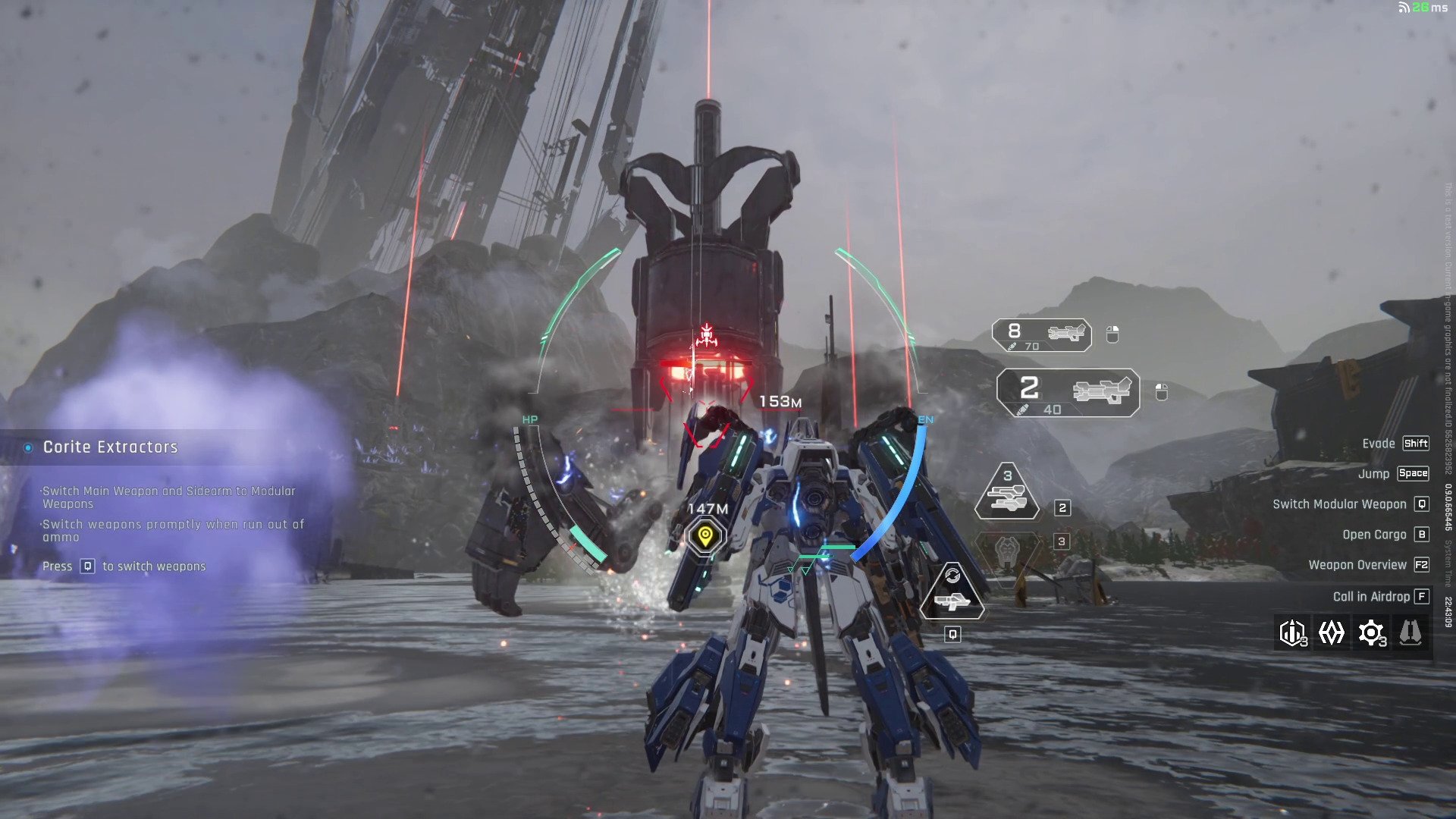Open the Corite Extractors objective tracker
Screen dimensions: 1456x819
point(111,447)
